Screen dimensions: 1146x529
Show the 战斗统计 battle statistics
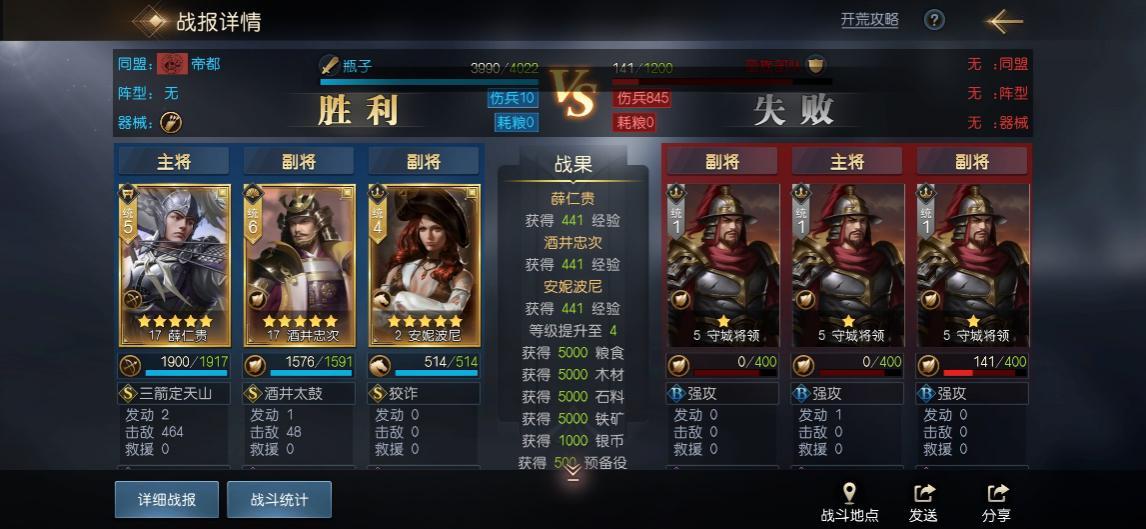[x=279, y=499]
